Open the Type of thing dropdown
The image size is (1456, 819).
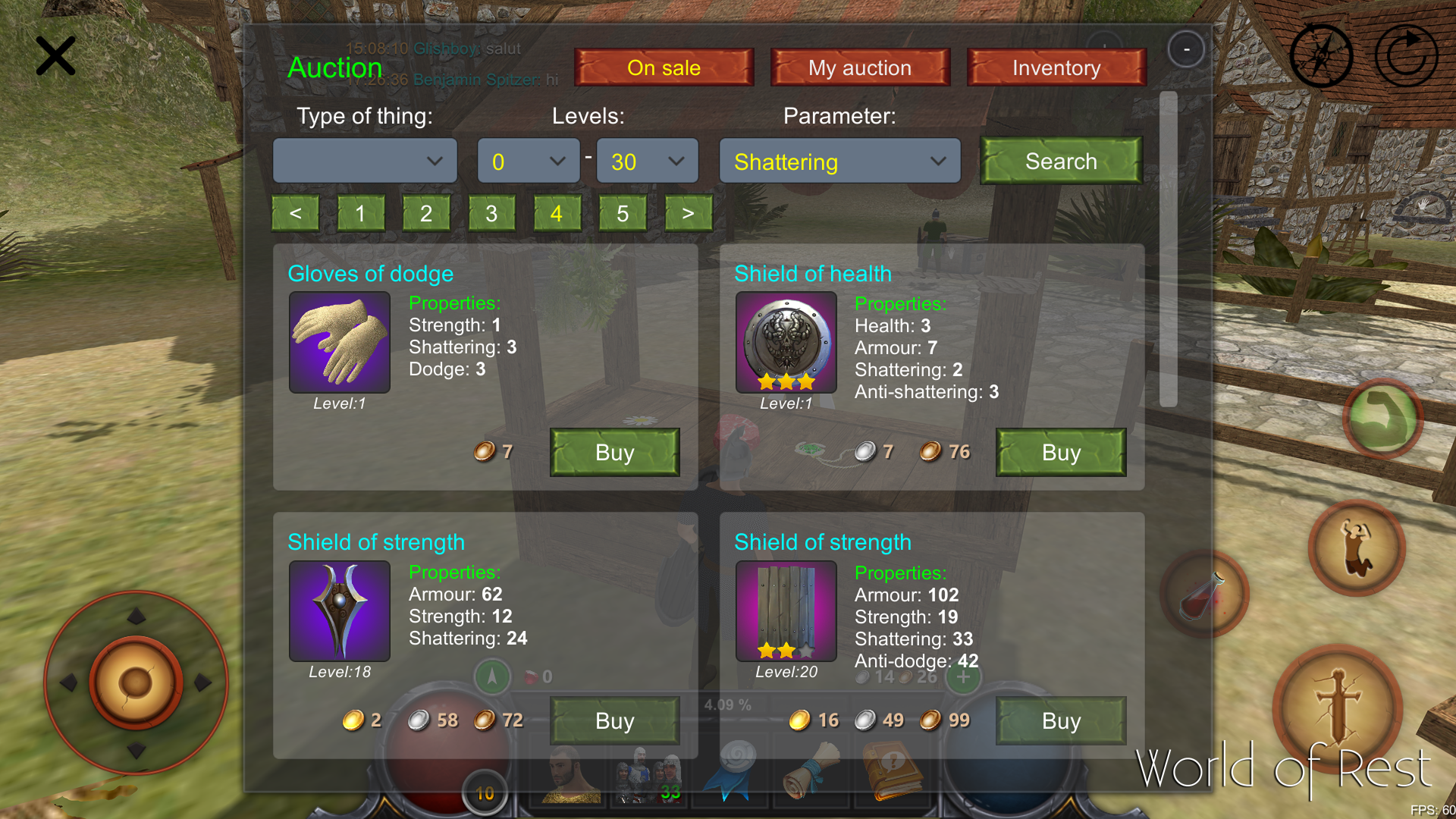(x=365, y=161)
